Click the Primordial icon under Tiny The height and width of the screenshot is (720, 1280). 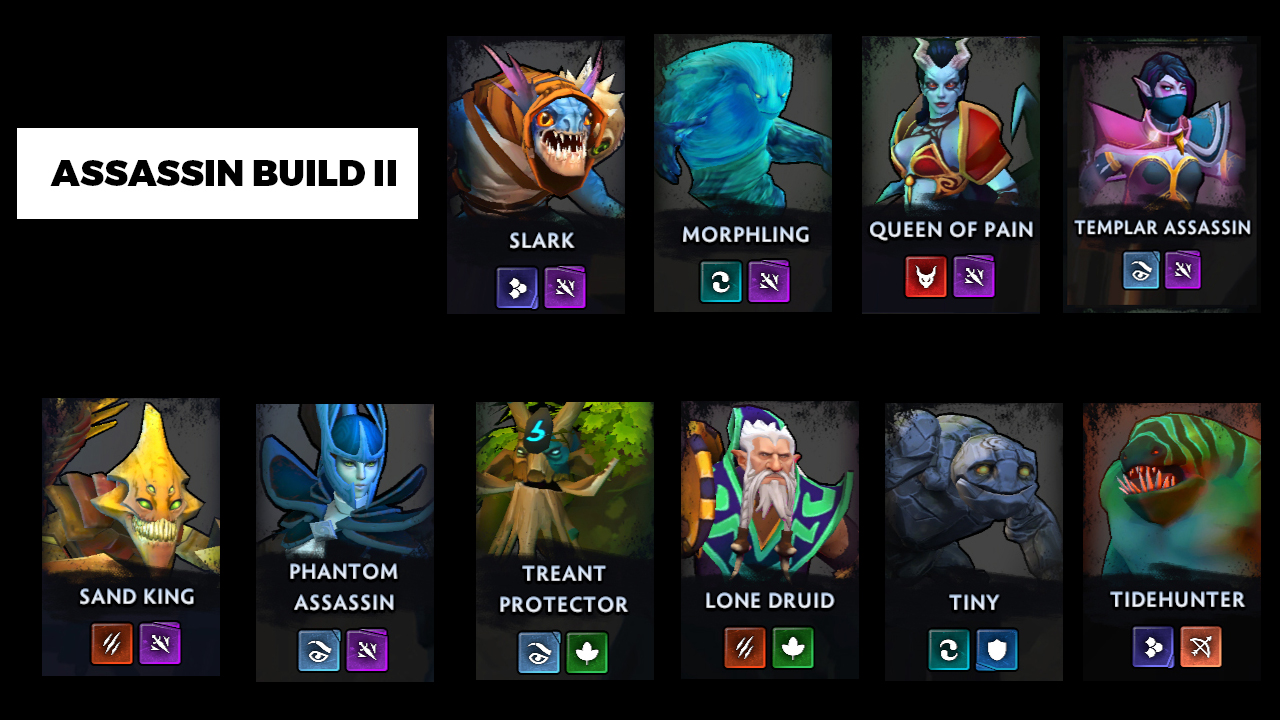click(x=948, y=650)
